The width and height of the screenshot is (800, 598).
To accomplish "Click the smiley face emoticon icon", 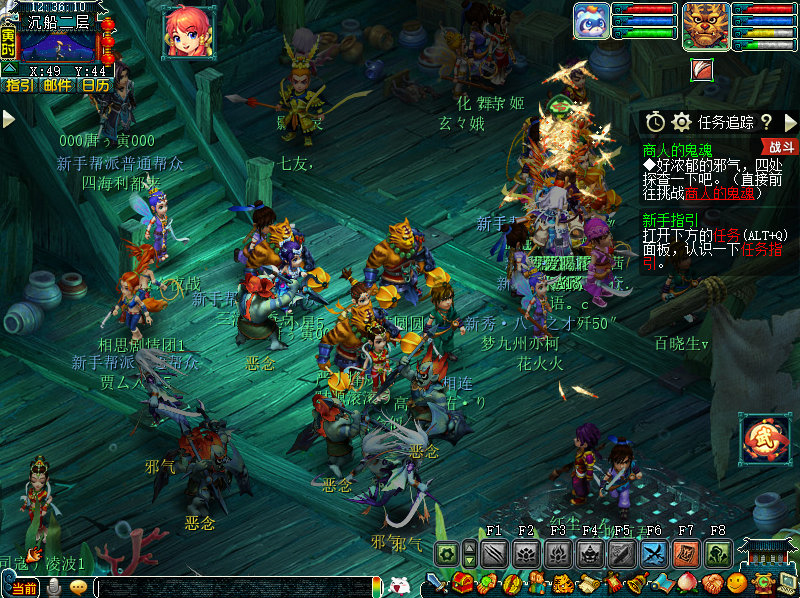I will pyautogui.click(x=738, y=583).
